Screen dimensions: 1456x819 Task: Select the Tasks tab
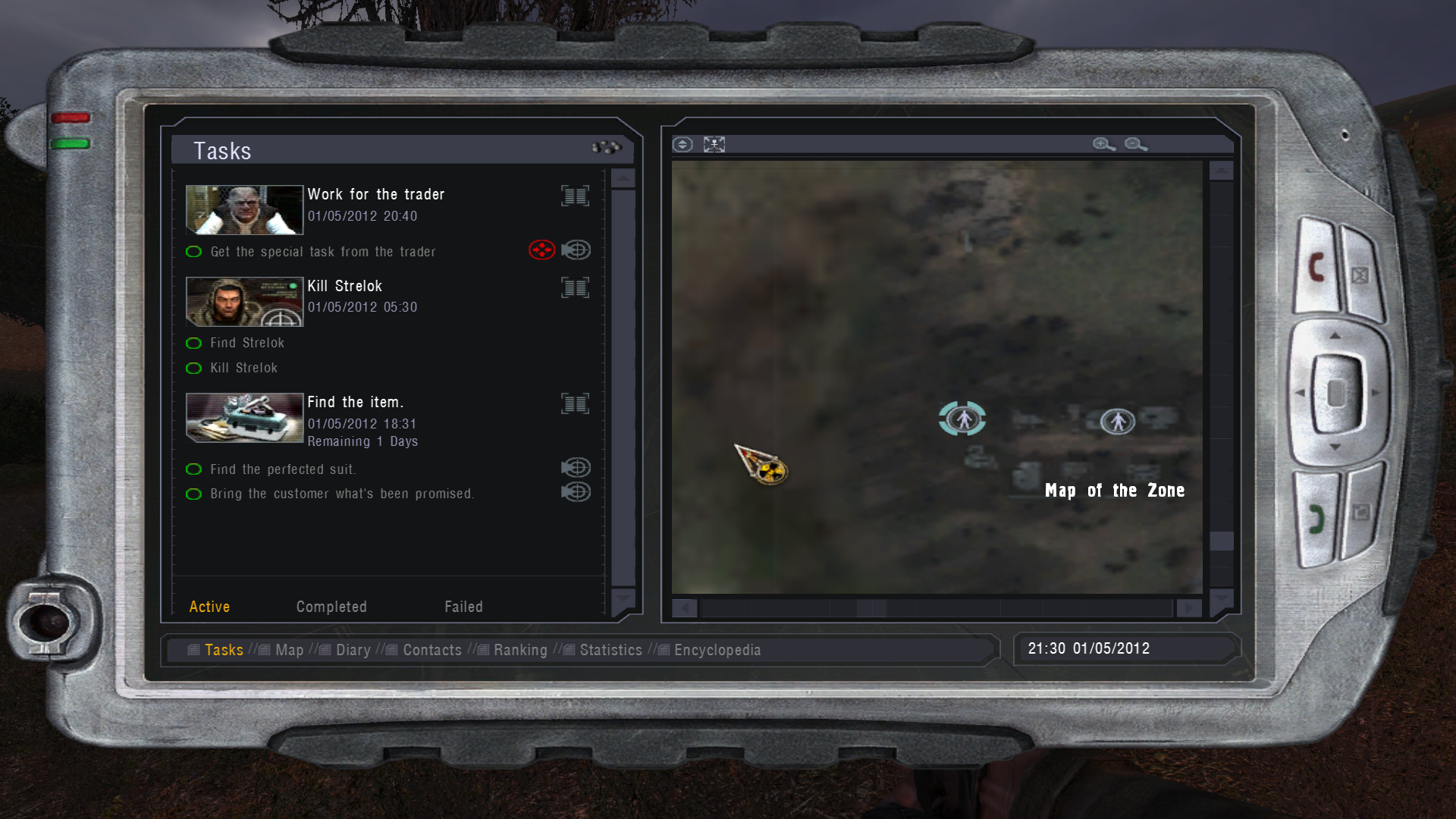click(x=224, y=650)
